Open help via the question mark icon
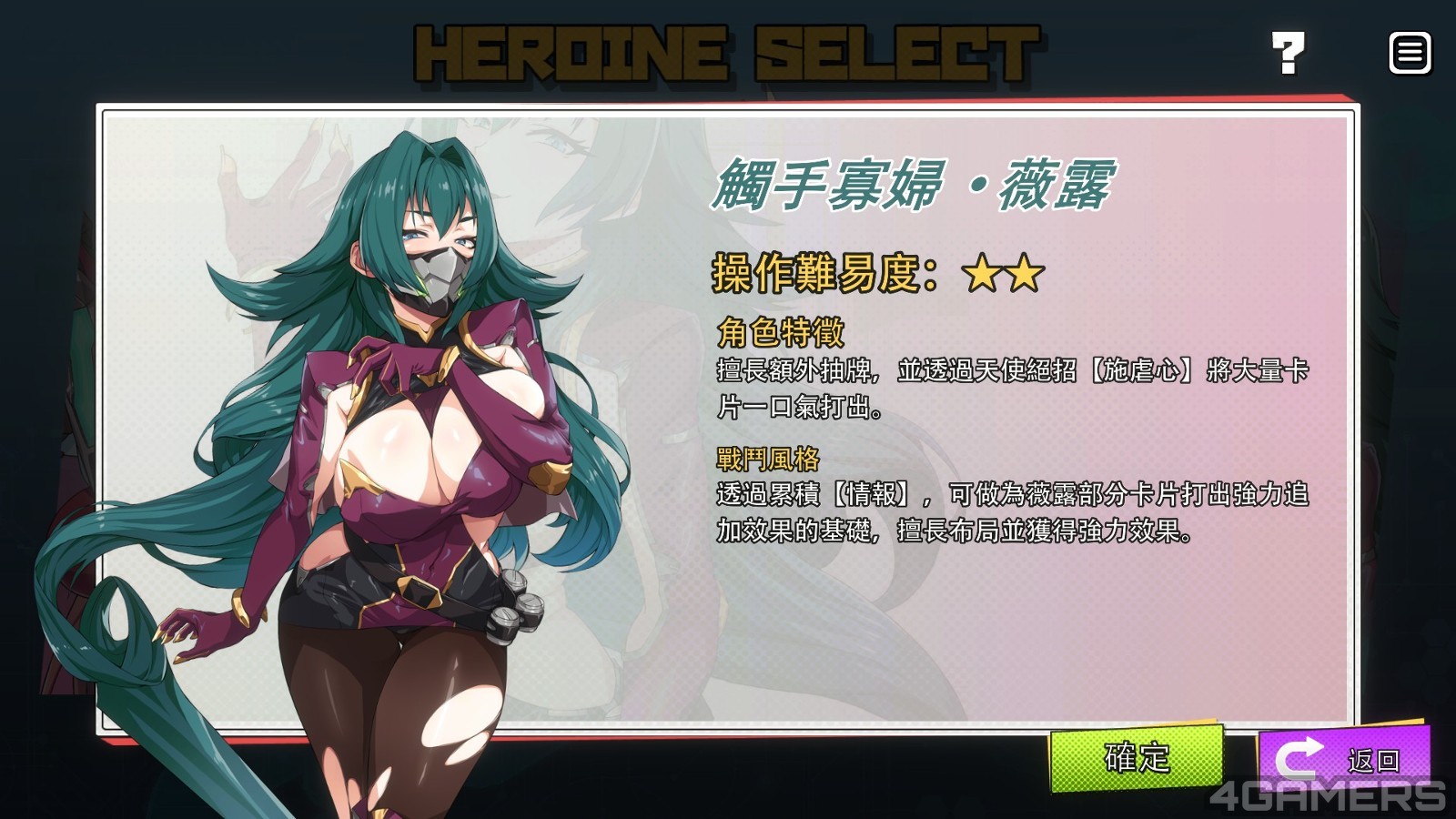This screenshot has width=1456, height=819. click(x=1288, y=53)
